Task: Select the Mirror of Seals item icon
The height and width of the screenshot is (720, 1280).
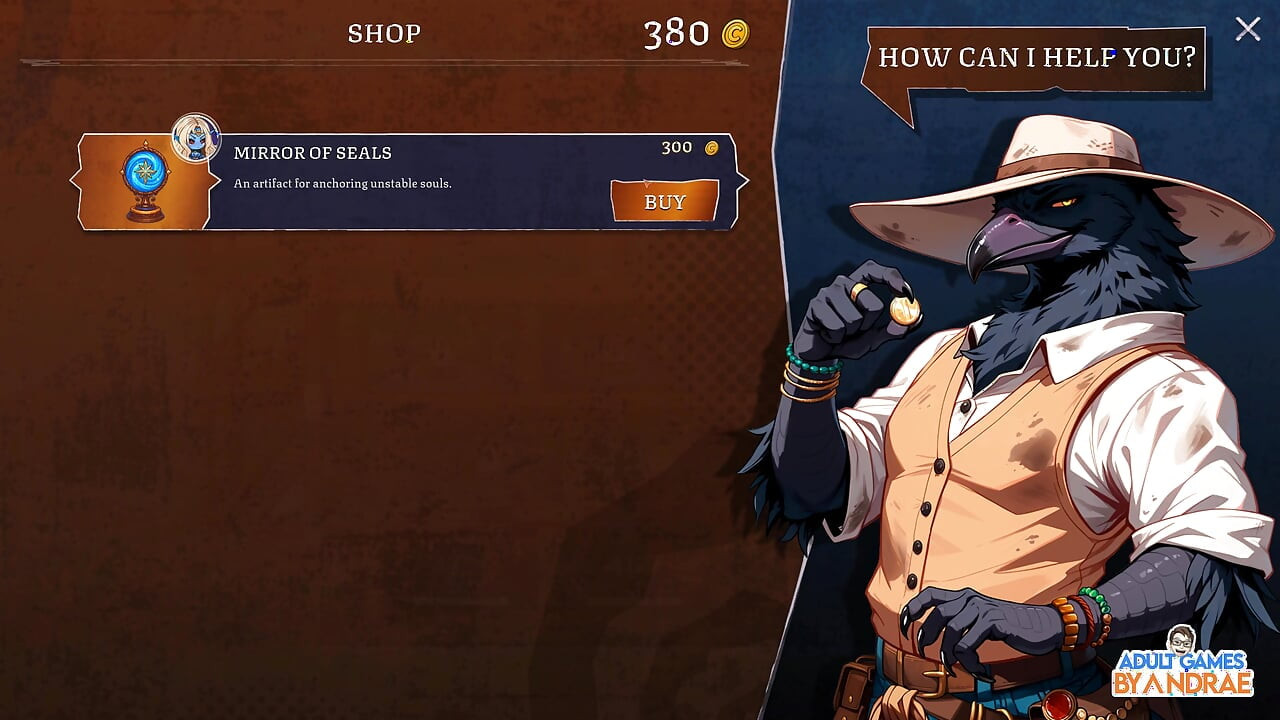Action: click(x=144, y=183)
